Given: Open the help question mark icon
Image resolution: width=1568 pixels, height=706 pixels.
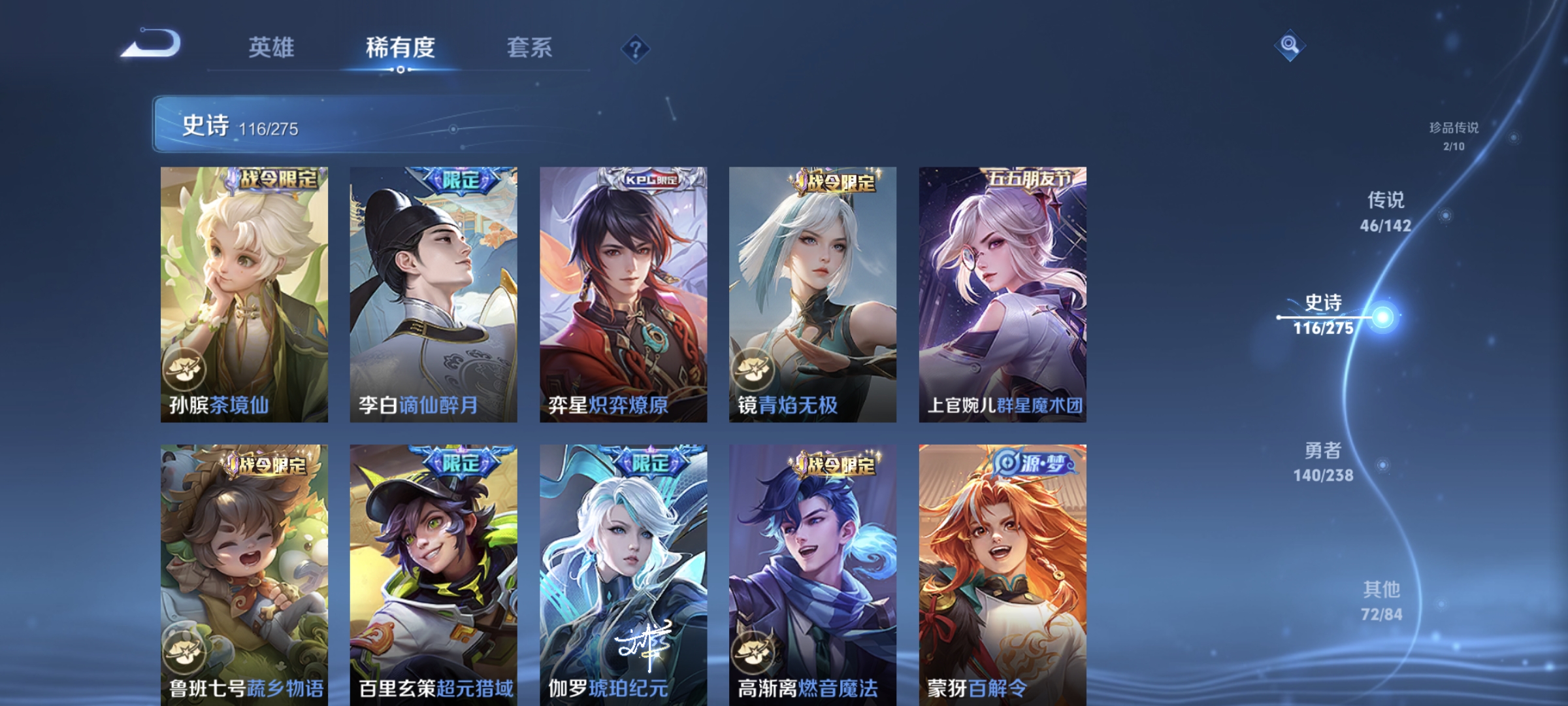Looking at the screenshot, I should pos(636,48).
